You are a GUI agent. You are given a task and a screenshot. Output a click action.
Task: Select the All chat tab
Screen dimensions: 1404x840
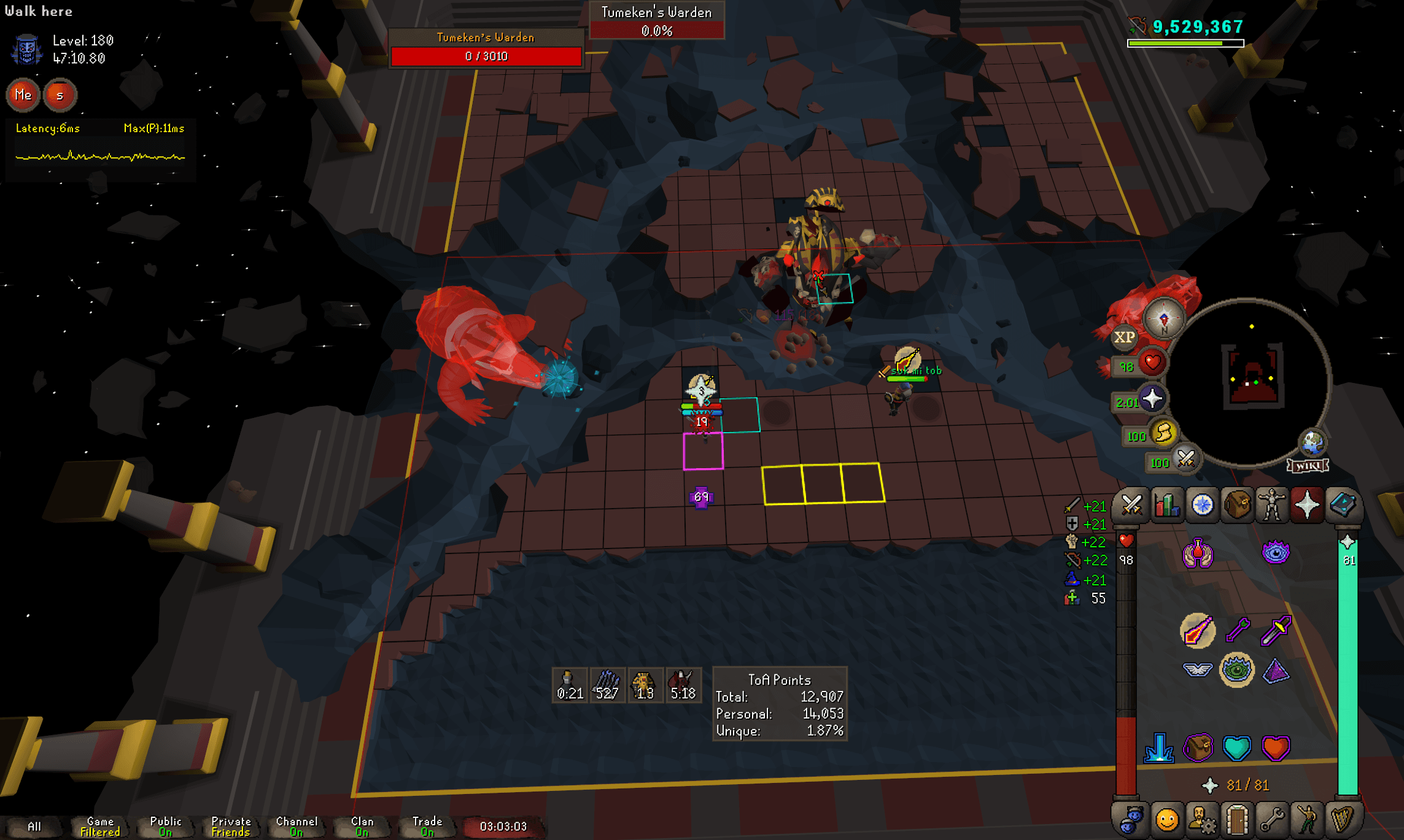(36, 825)
